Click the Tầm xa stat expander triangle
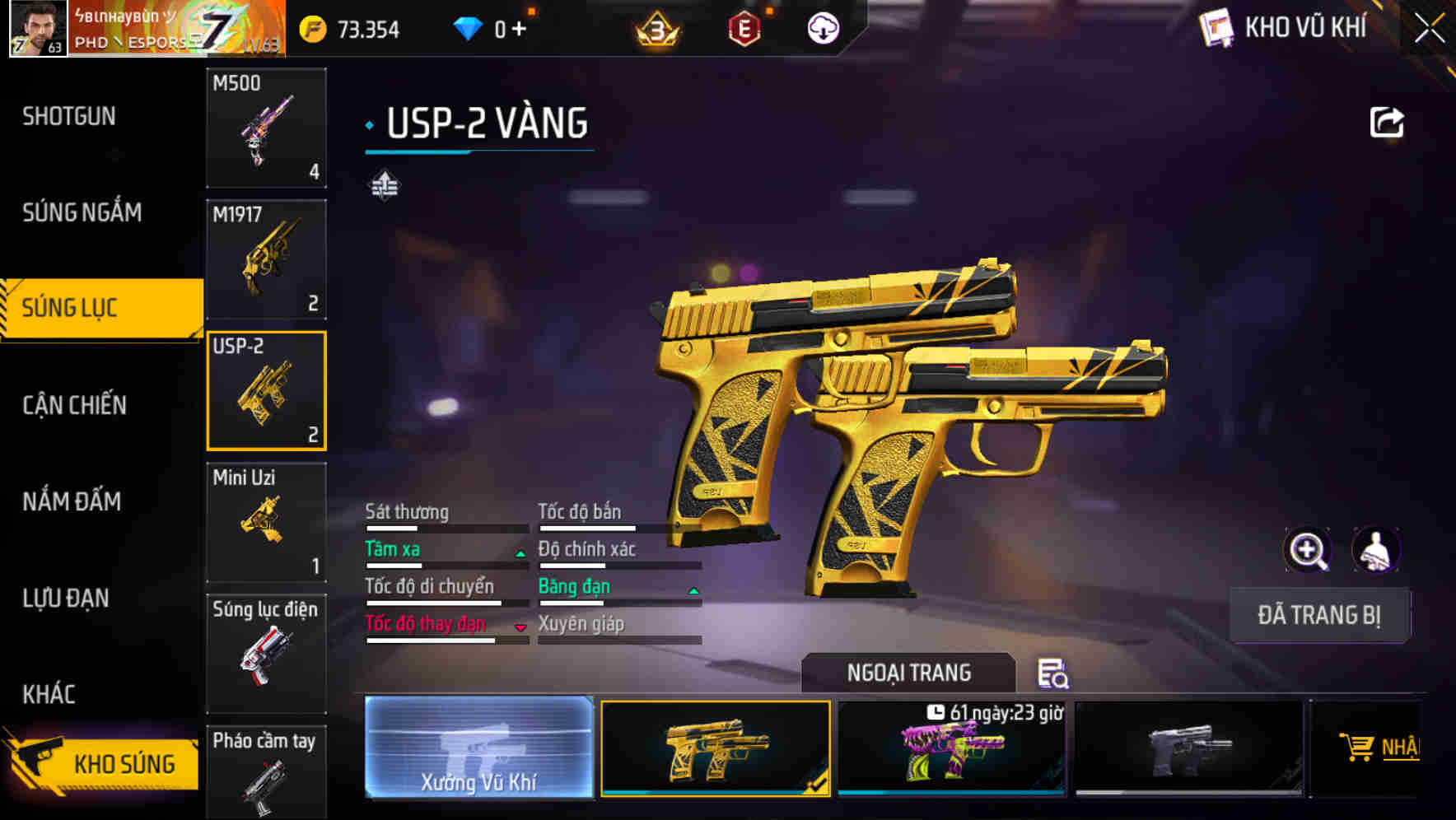Image resolution: width=1456 pixels, height=820 pixels. click(520, 553)
